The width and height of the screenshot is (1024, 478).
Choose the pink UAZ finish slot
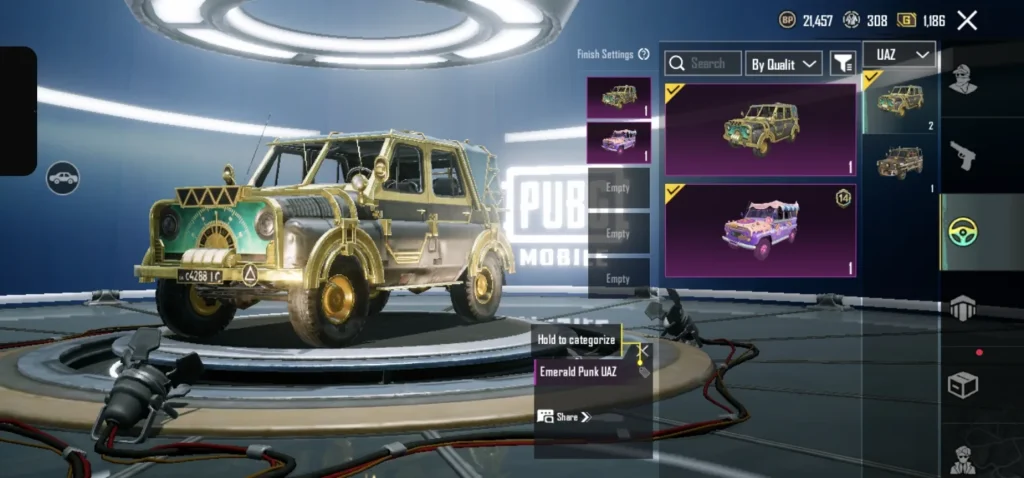click(618, 142)
